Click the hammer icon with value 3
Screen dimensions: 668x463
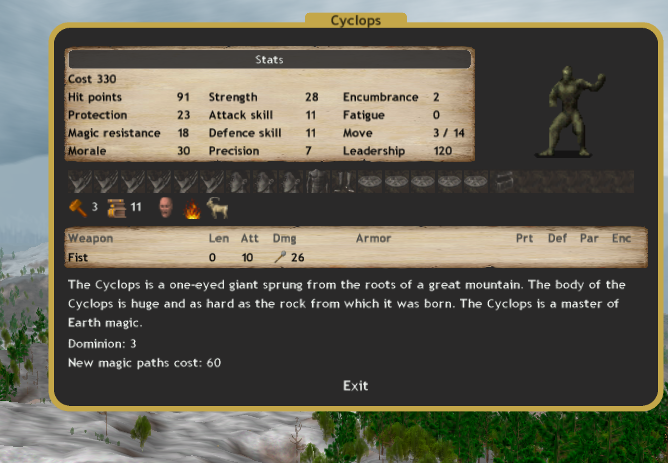(77, 208)
